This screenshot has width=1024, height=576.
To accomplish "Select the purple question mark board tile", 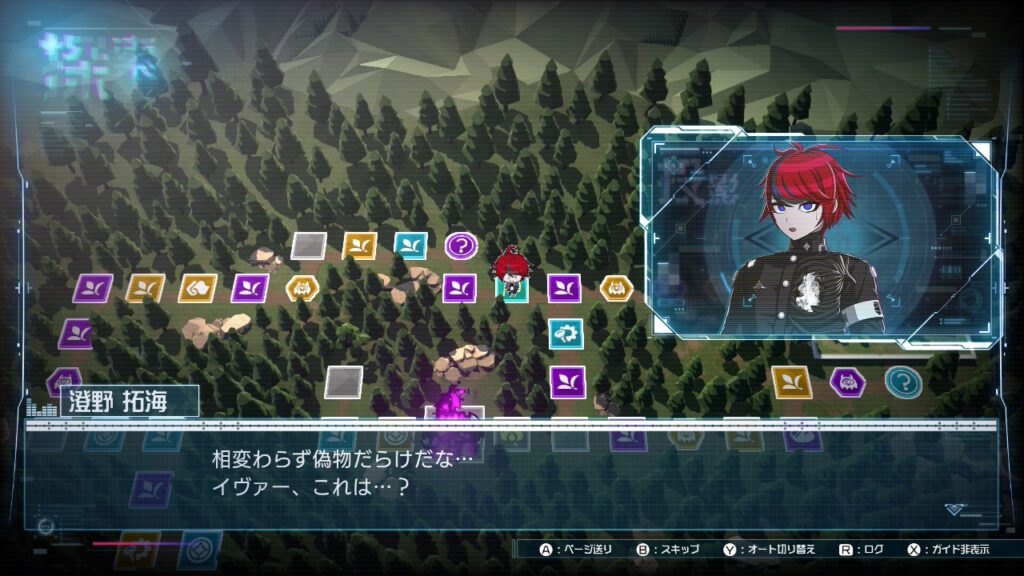I will click(461, 245).
